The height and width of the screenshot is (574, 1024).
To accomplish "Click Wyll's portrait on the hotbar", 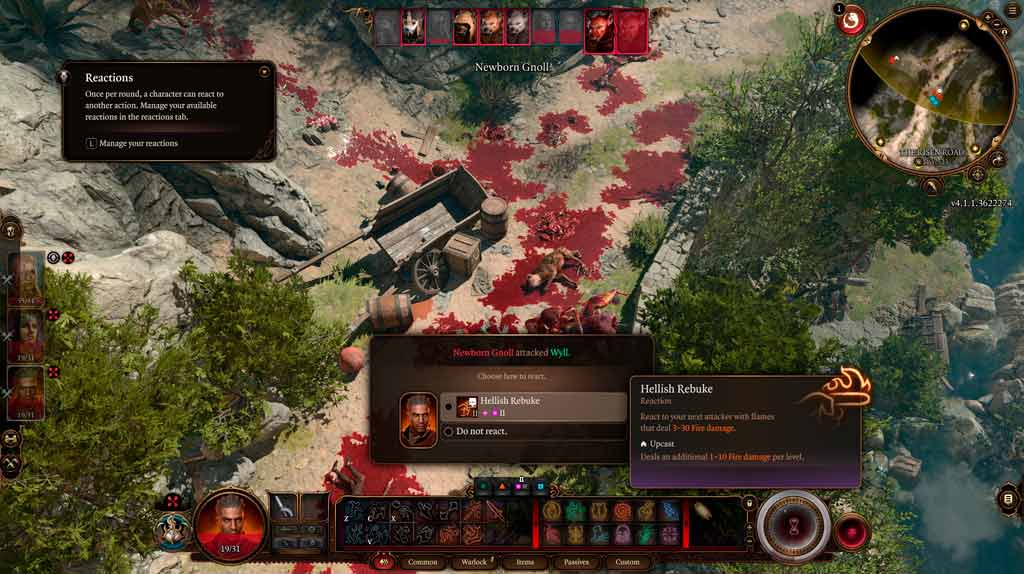I will [231, 525].
